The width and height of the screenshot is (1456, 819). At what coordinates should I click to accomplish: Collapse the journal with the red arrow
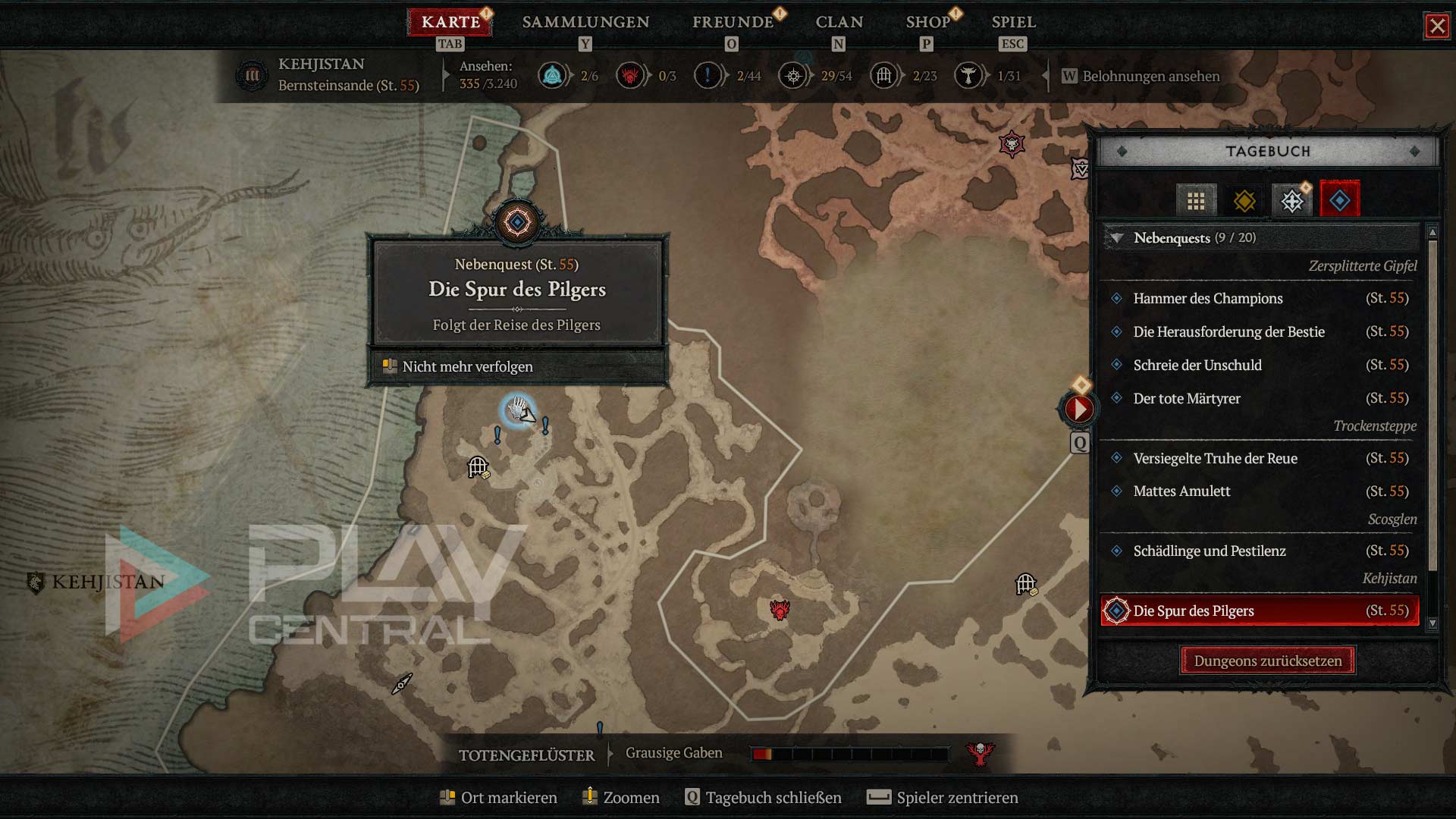(1078, 409)
